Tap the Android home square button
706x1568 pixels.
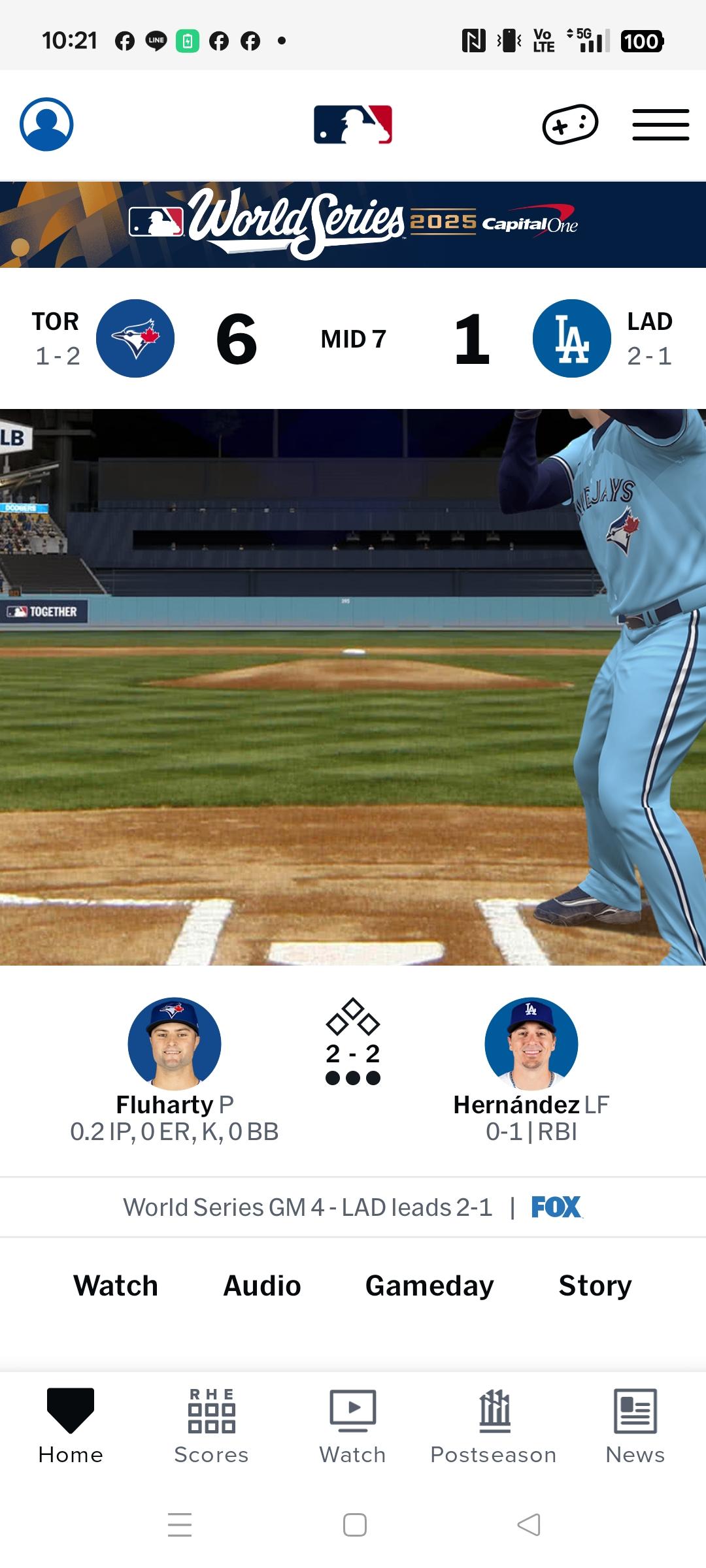(x=354, y=1525)
